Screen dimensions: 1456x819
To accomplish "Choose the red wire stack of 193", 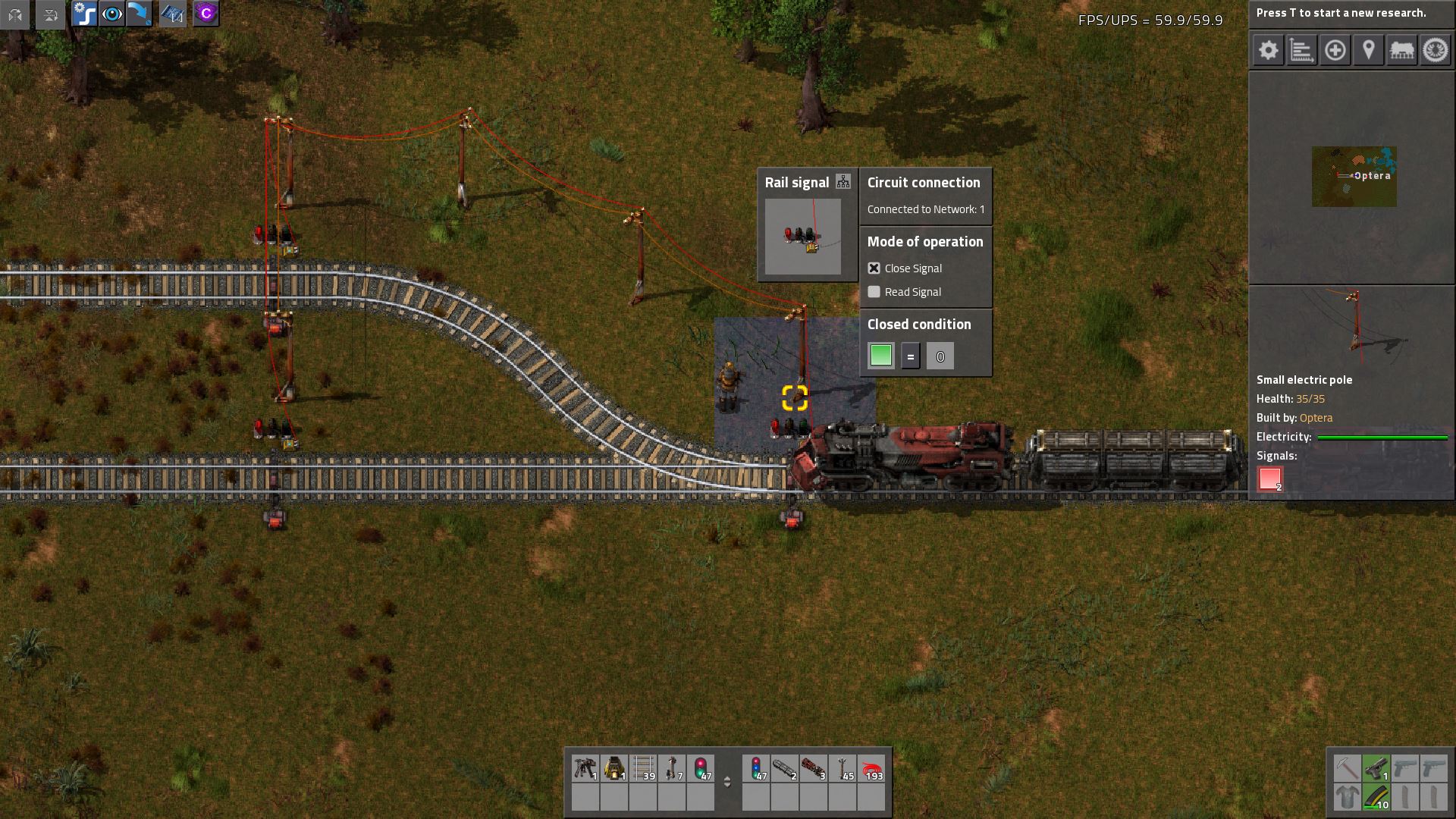I will pyautogui.click(x=871, y=768).
